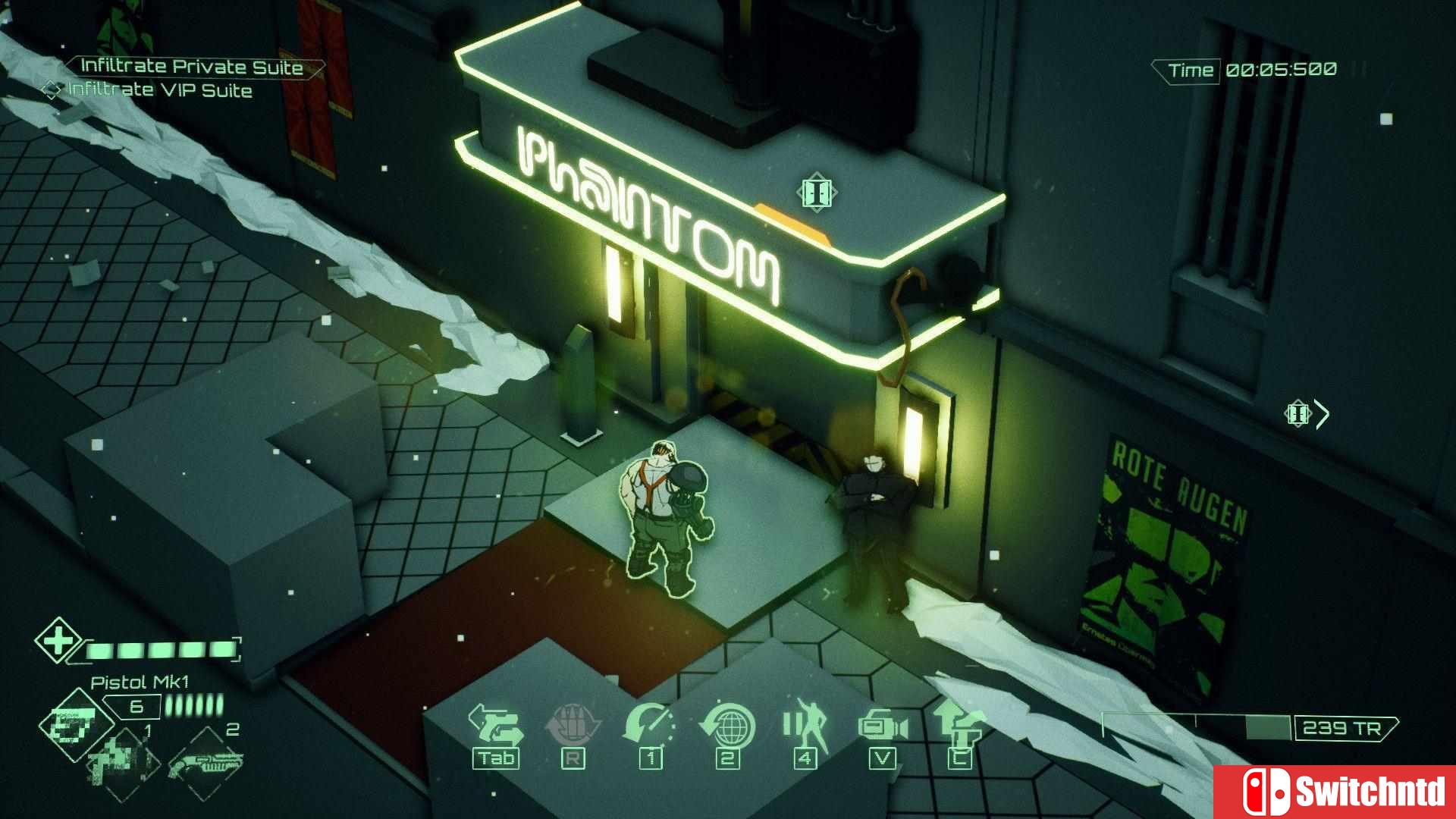Toggle the pause indicator above the Phantom sign
The width and height of the screenshot is (1456, 819).
tap(815, 192)
